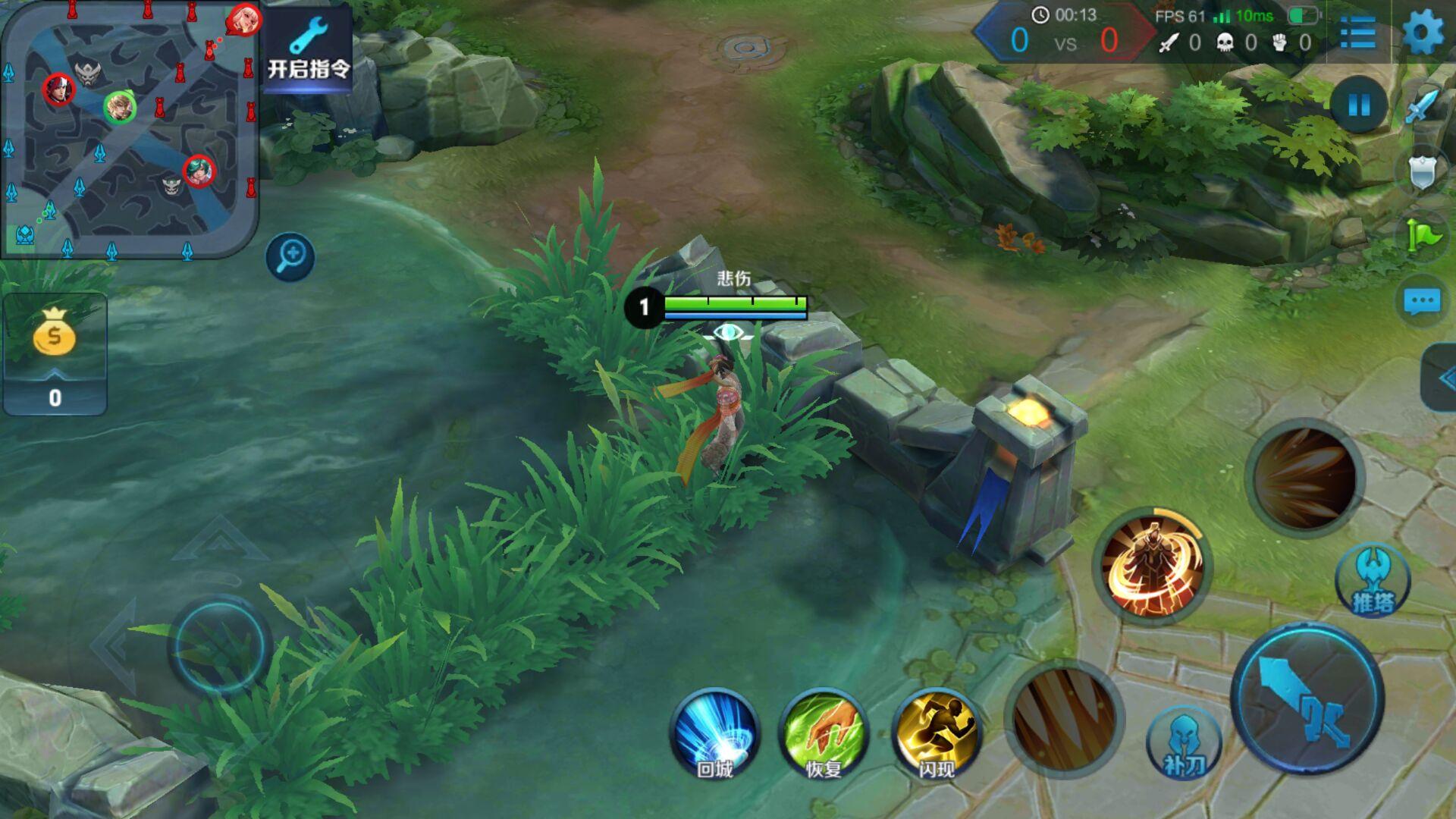Screen dimensions: 1456x819
Task: Expand the side panel arrow tab
Action: pyautogui.click(x=1441, y=378)
